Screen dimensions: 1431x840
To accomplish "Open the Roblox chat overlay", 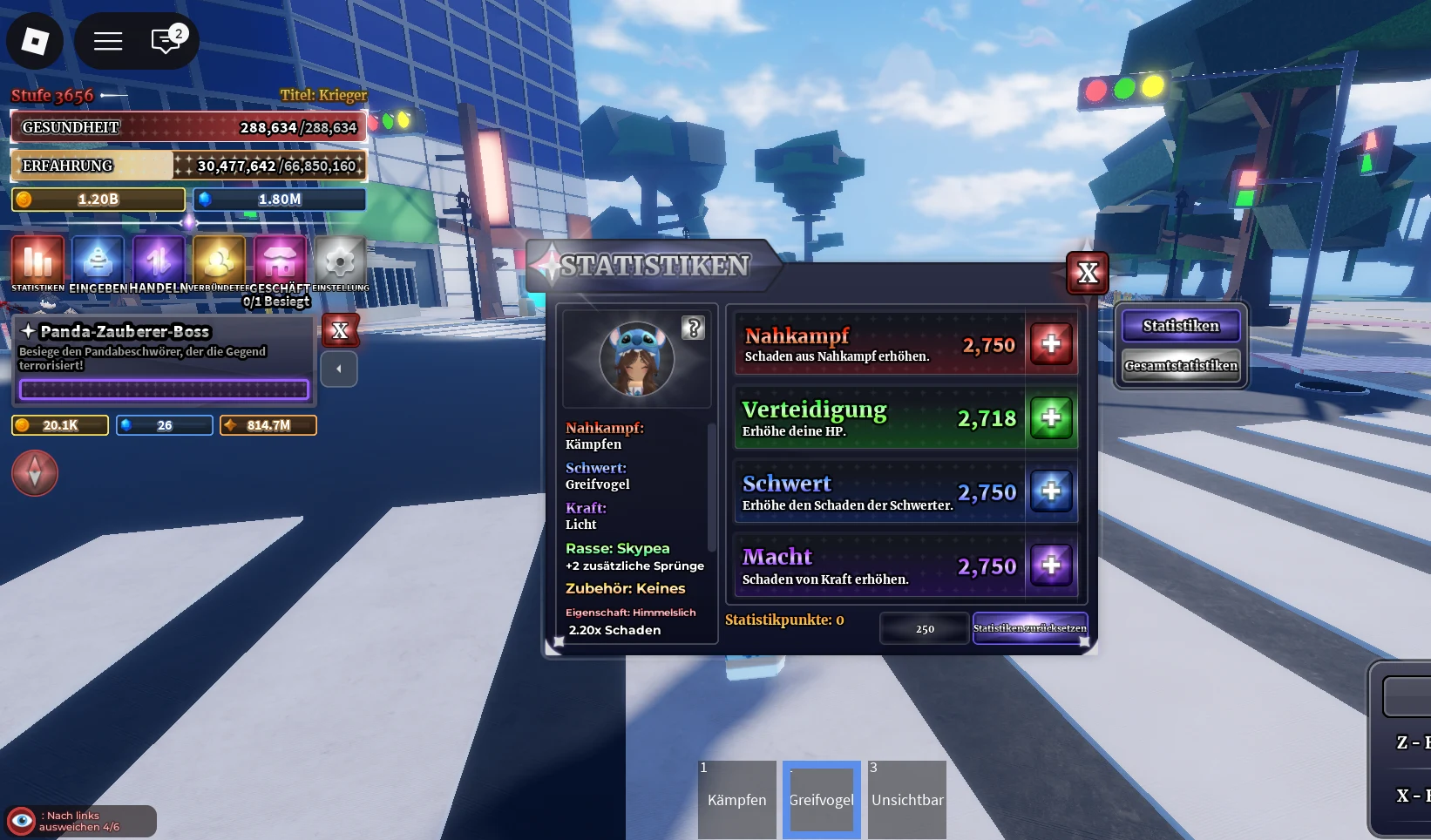I will (166, 41).
